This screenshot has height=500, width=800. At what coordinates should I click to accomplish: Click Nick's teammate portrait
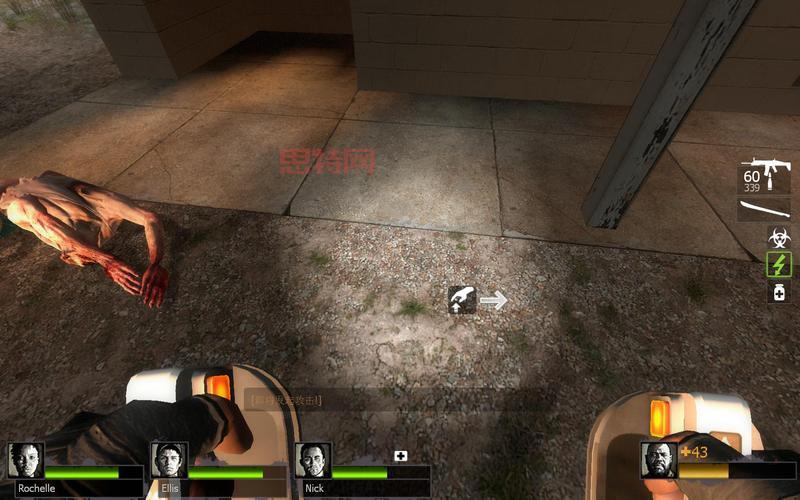(313, 460)
